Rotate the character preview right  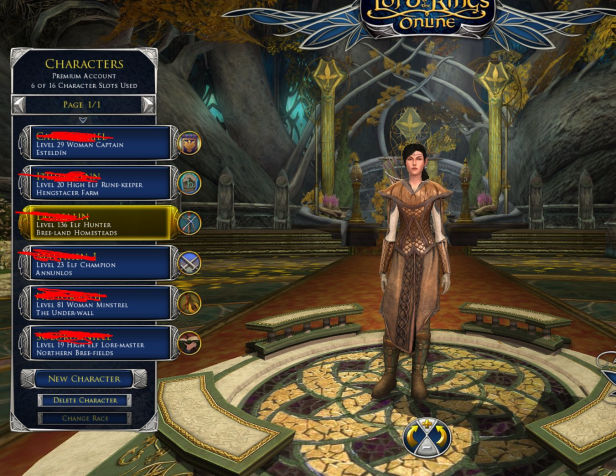pyautogui.click(x=443, y=438)
